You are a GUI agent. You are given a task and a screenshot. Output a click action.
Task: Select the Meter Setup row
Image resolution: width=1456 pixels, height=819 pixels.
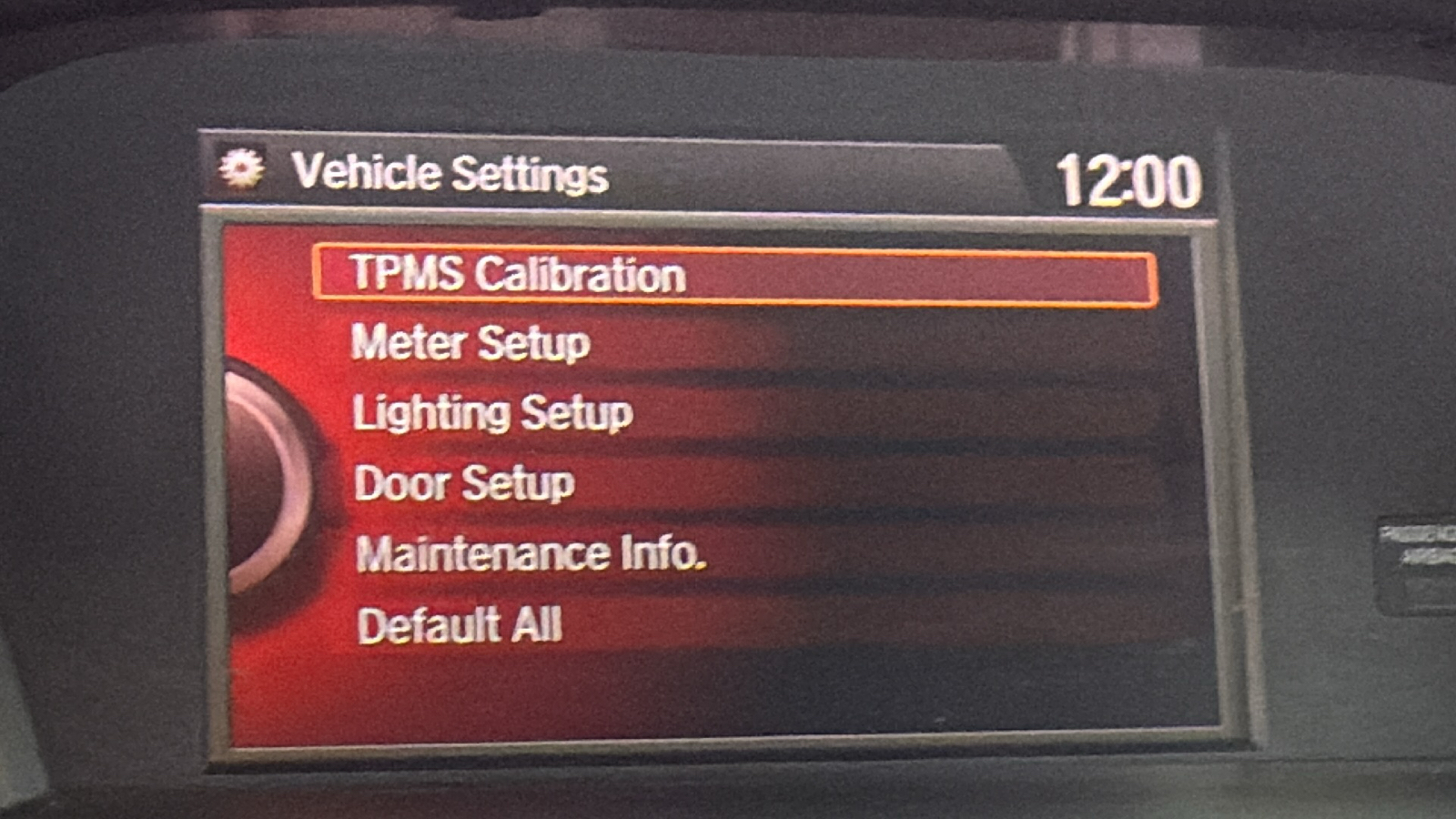point(470,344)
